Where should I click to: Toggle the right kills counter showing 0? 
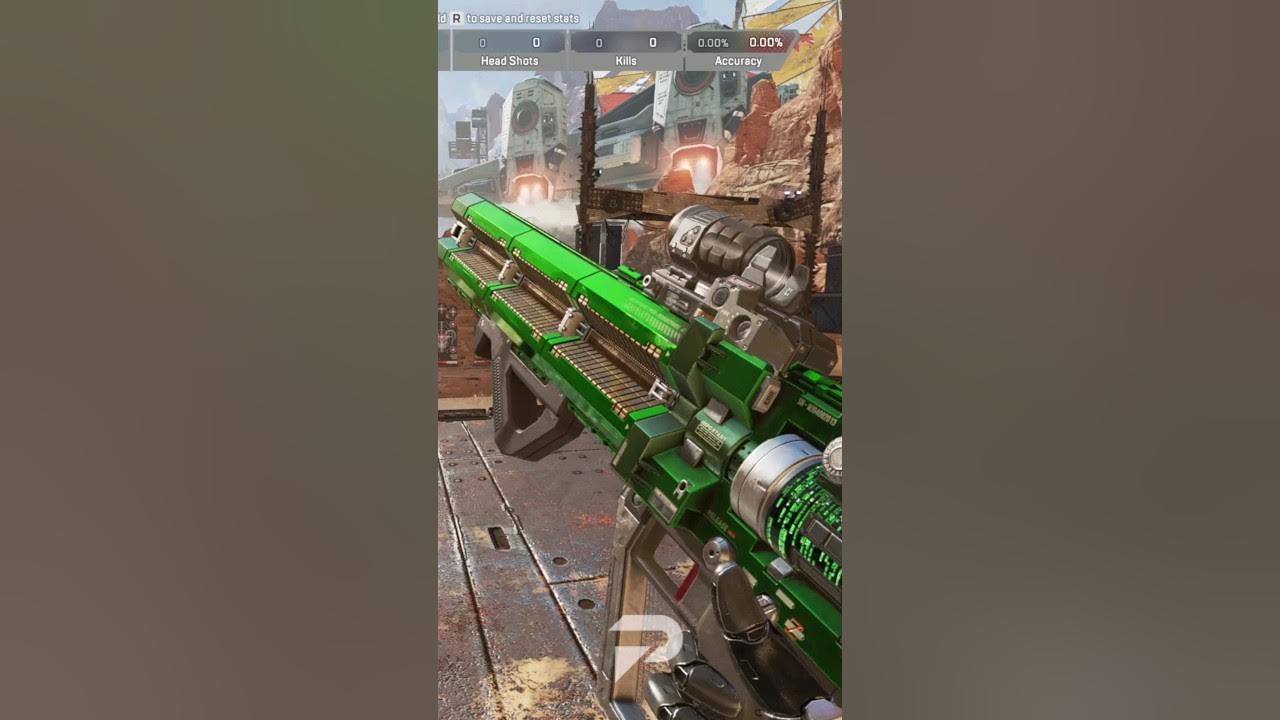point(653,42)
